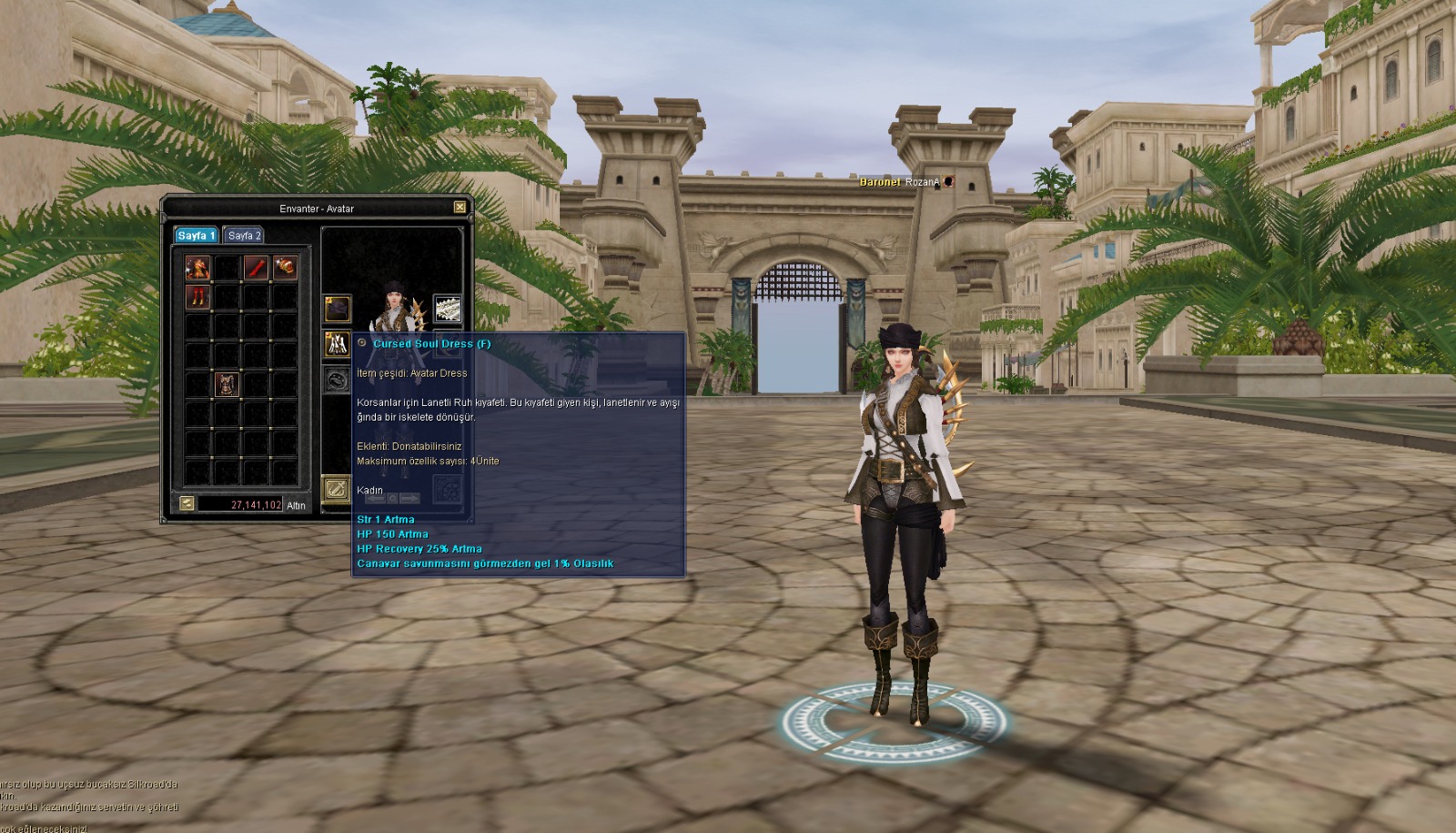Click the brown dress armor item

227,384
